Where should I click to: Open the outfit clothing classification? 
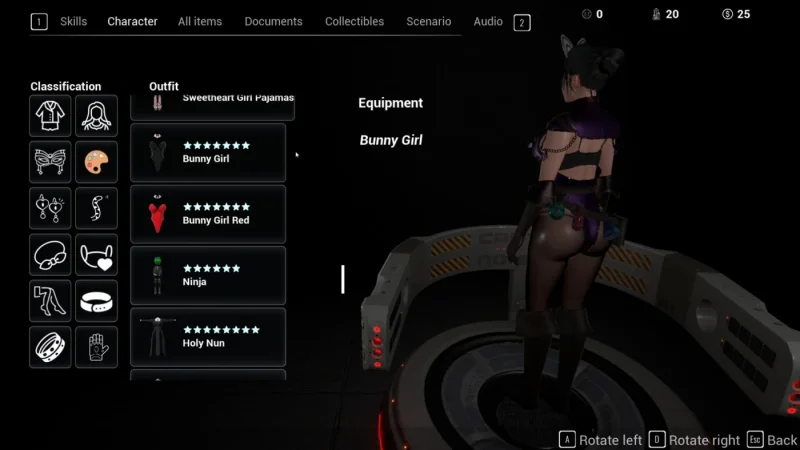(50, 116)
